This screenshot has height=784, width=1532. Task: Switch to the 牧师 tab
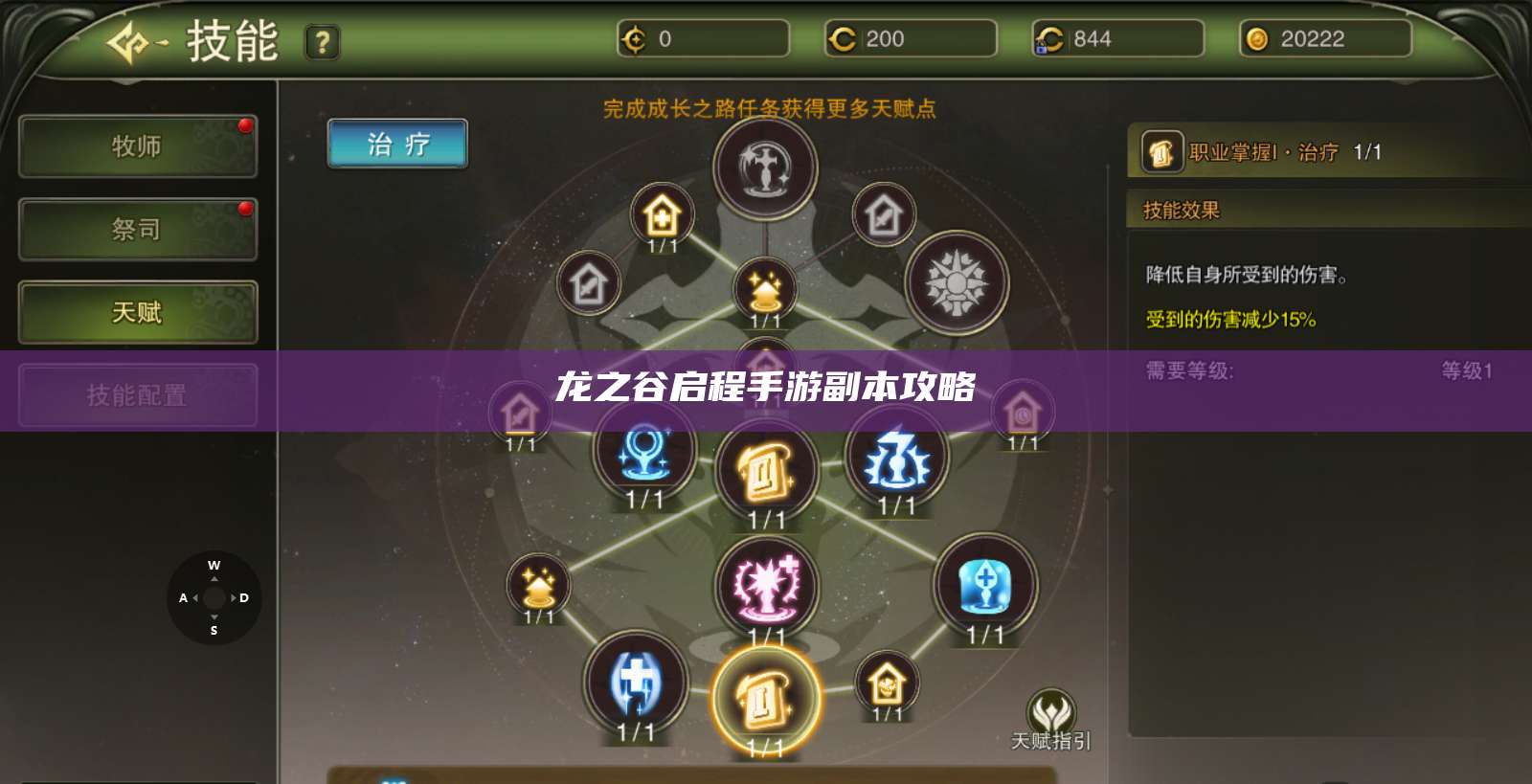[x=137, y=146]
